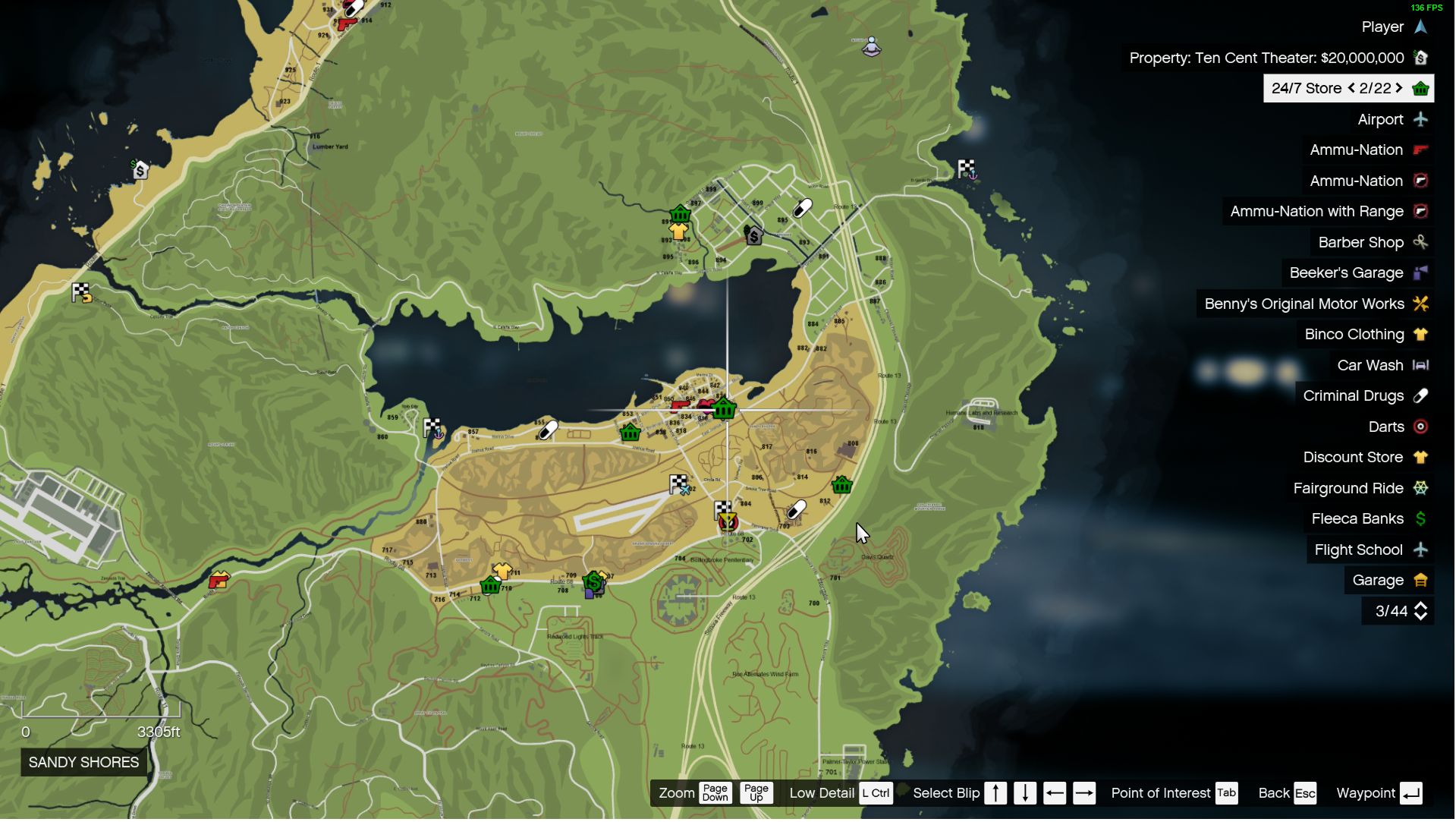Go to the next 24/7 Store blip
The image size is (1456, 822).
click(1400, 88)
